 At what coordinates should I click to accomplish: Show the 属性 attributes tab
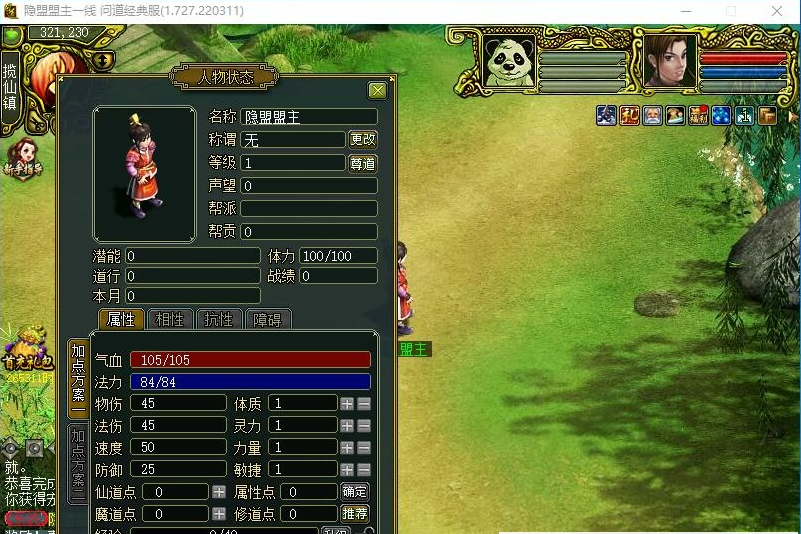click(121, 320)
